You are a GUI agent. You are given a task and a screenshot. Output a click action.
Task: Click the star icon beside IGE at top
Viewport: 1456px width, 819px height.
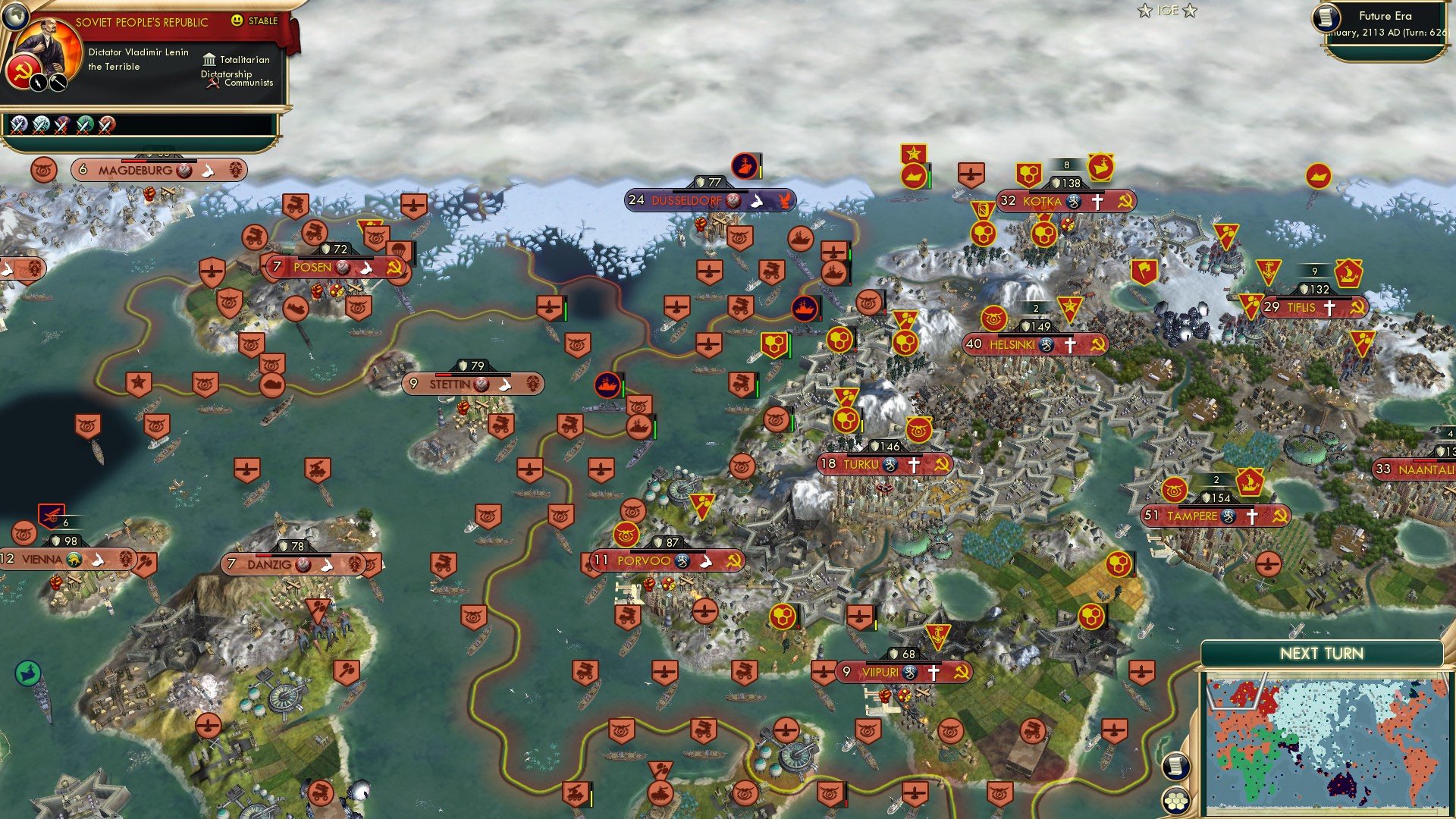[x=1144, y=10]
